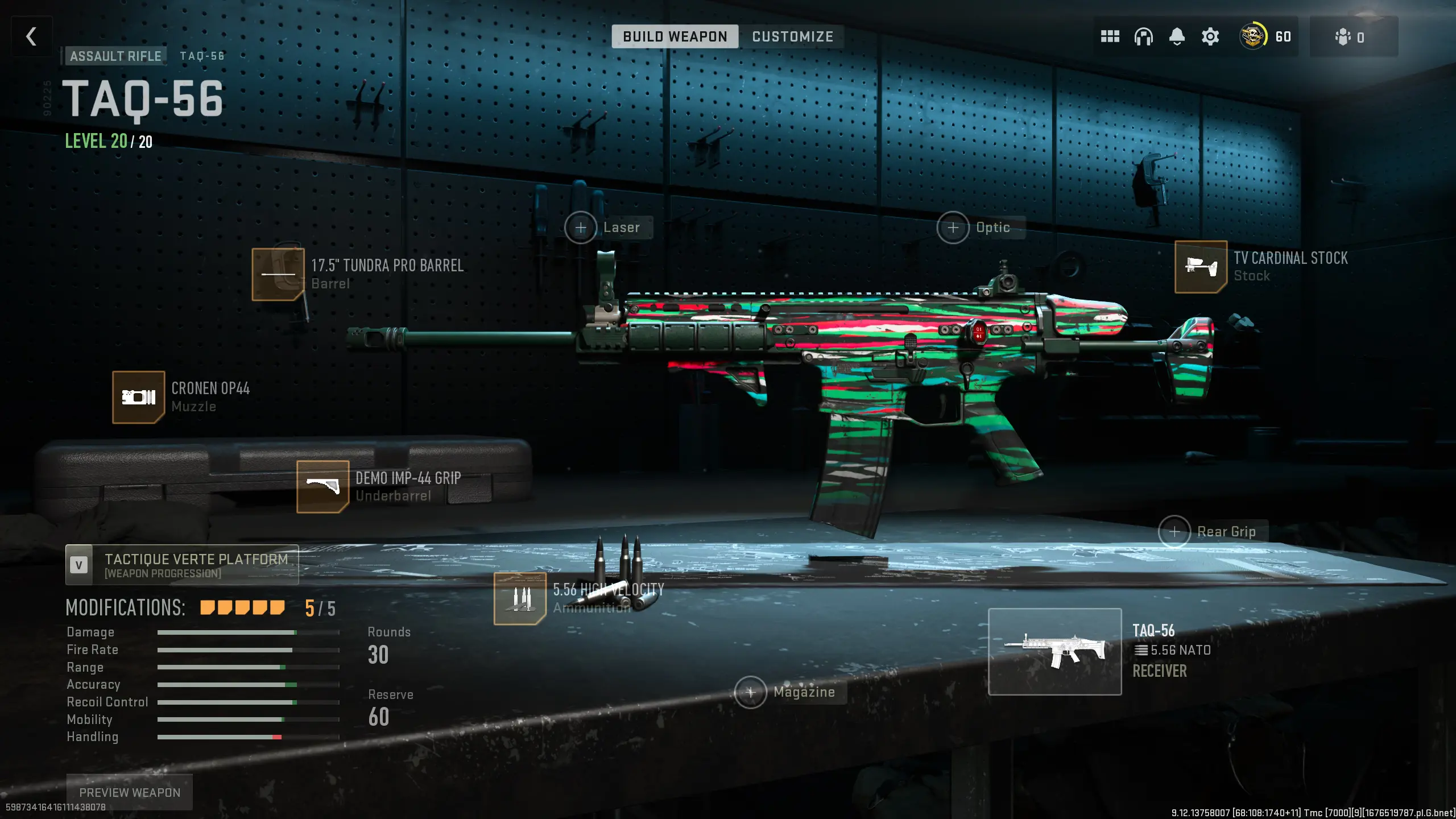The width and height of the screenshot is (1456, 819).
Task: Open the audio headset menu
Action: [1143, 36]
